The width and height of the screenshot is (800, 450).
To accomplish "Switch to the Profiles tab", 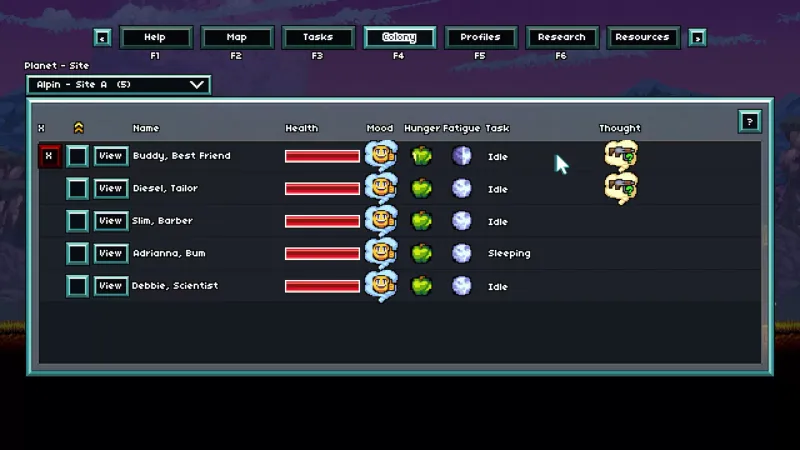I will click(480, 38).
